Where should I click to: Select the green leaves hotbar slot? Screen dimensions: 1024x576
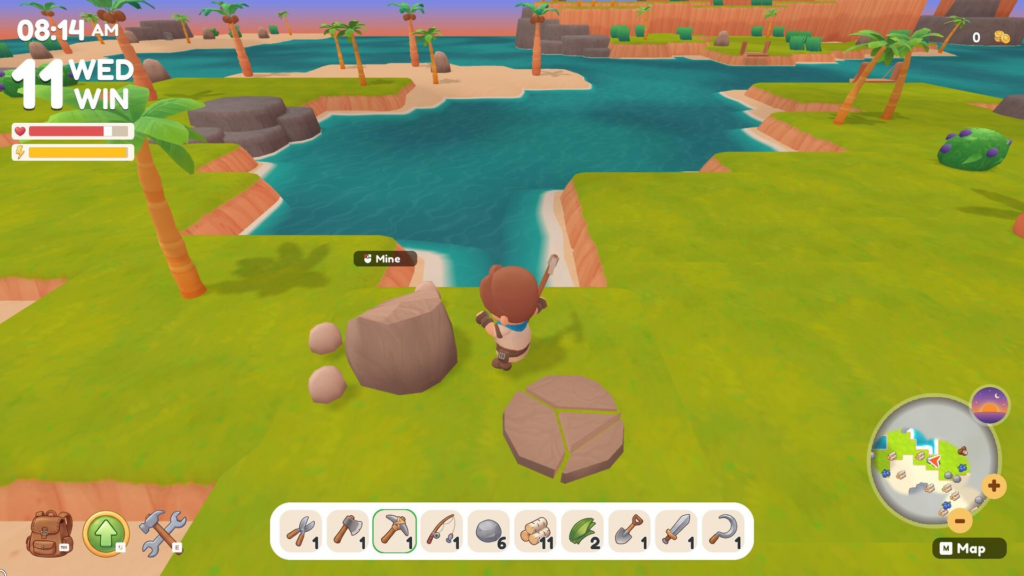pyautogui.click(x=582, y=530)
